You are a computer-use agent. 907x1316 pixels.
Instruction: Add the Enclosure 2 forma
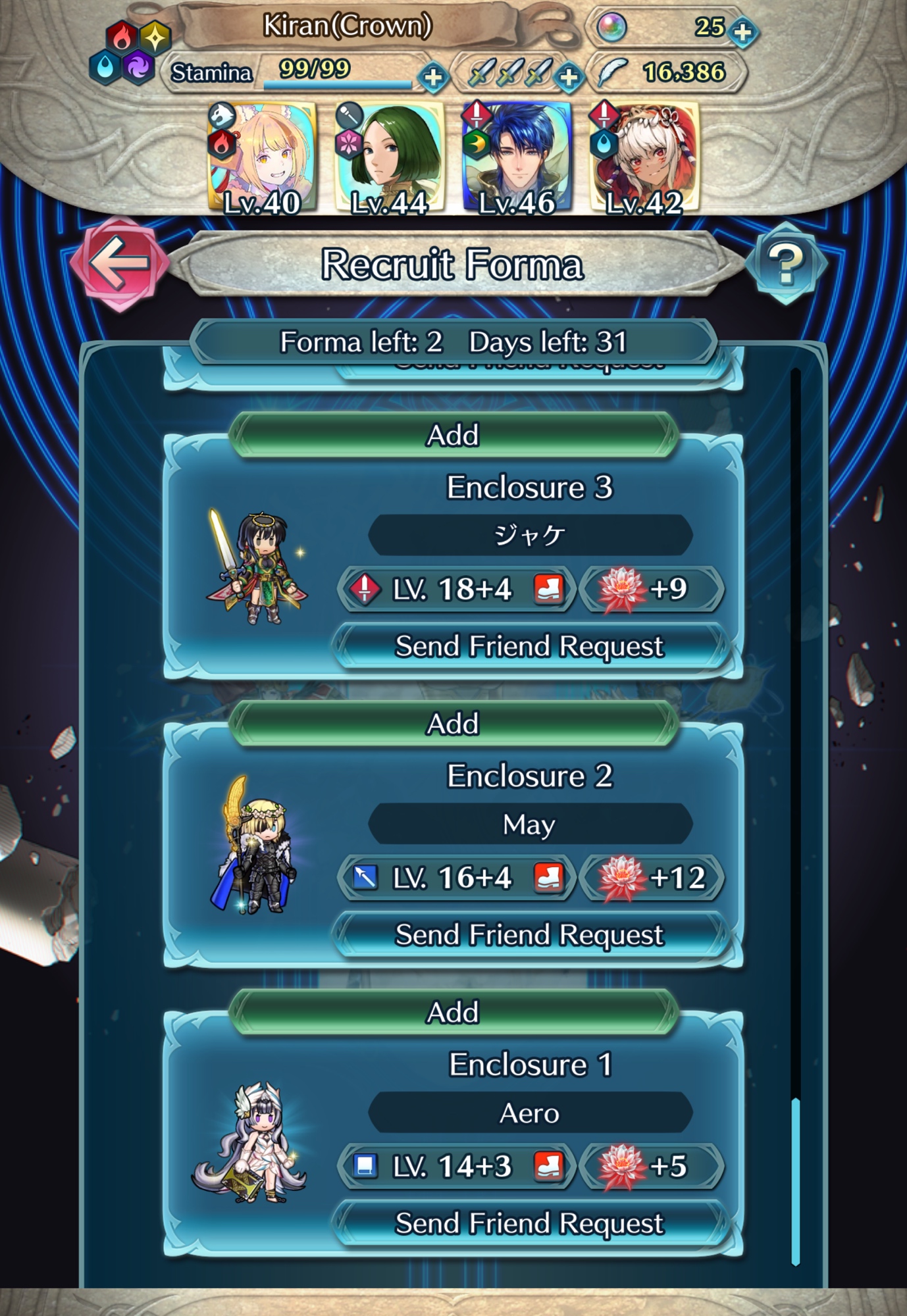453,723
